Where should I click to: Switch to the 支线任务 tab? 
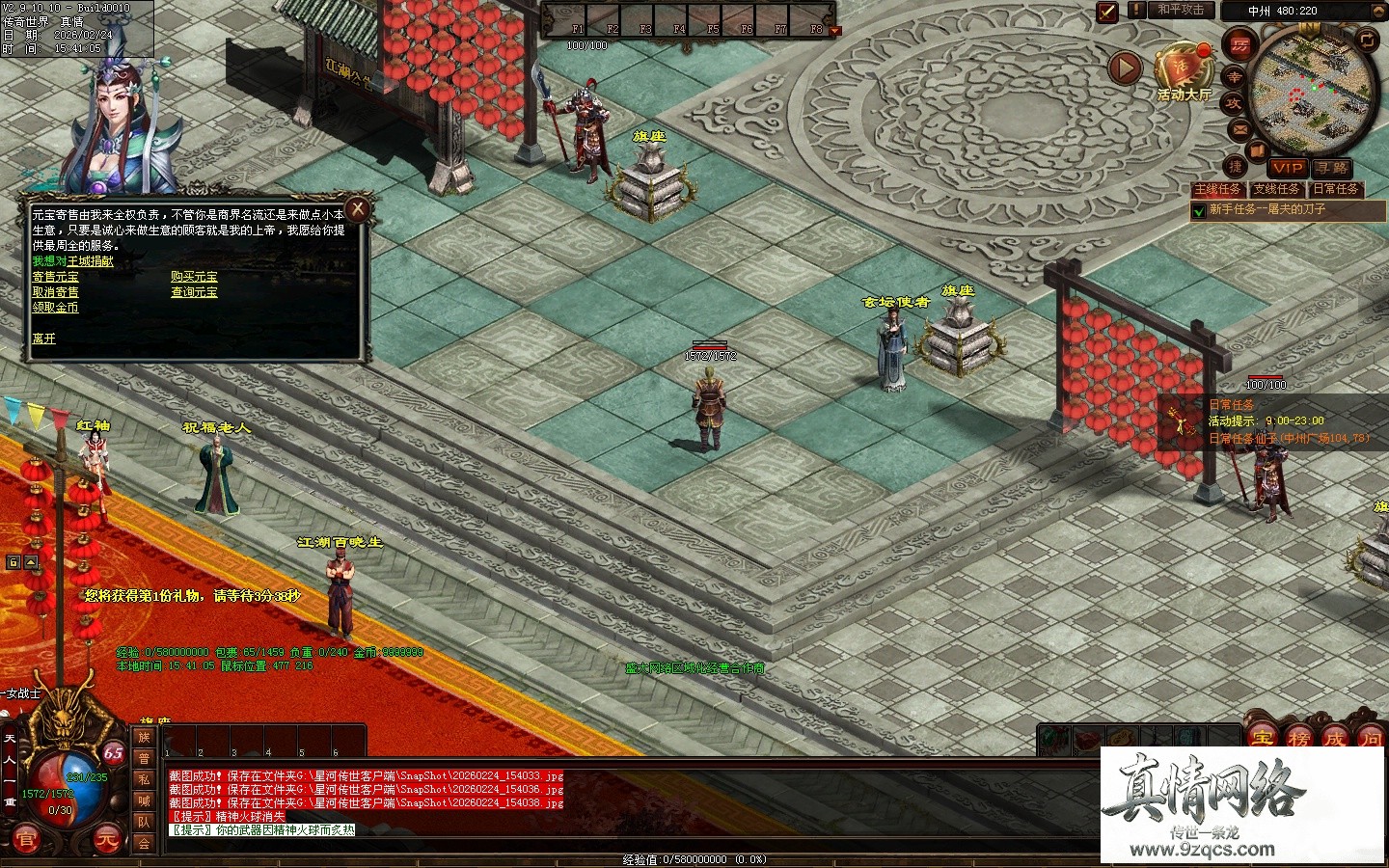(1276, 189)
